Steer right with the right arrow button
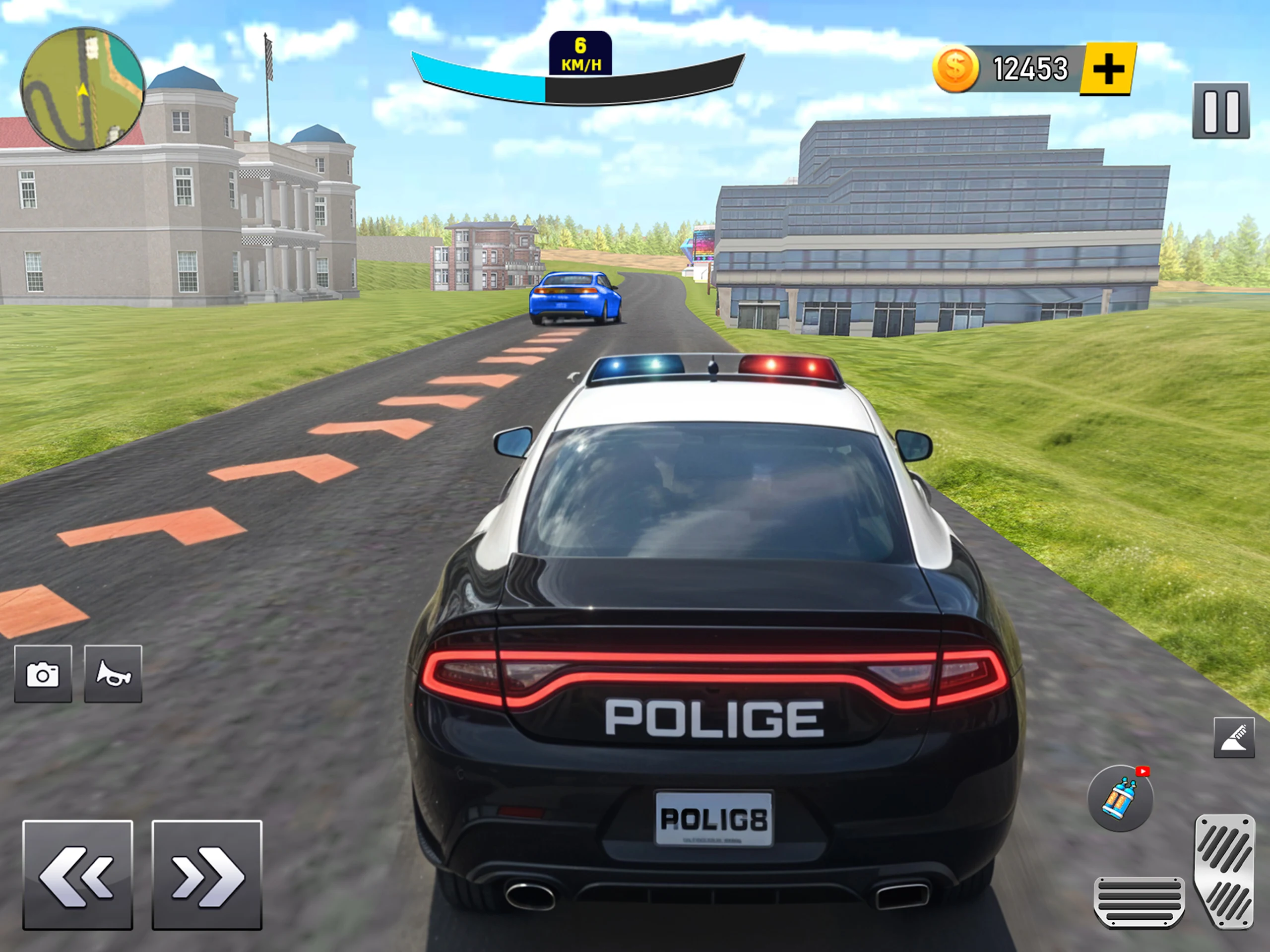Image resolution: width=1270 pixels, height=952 pixels. tap(207, 875)
